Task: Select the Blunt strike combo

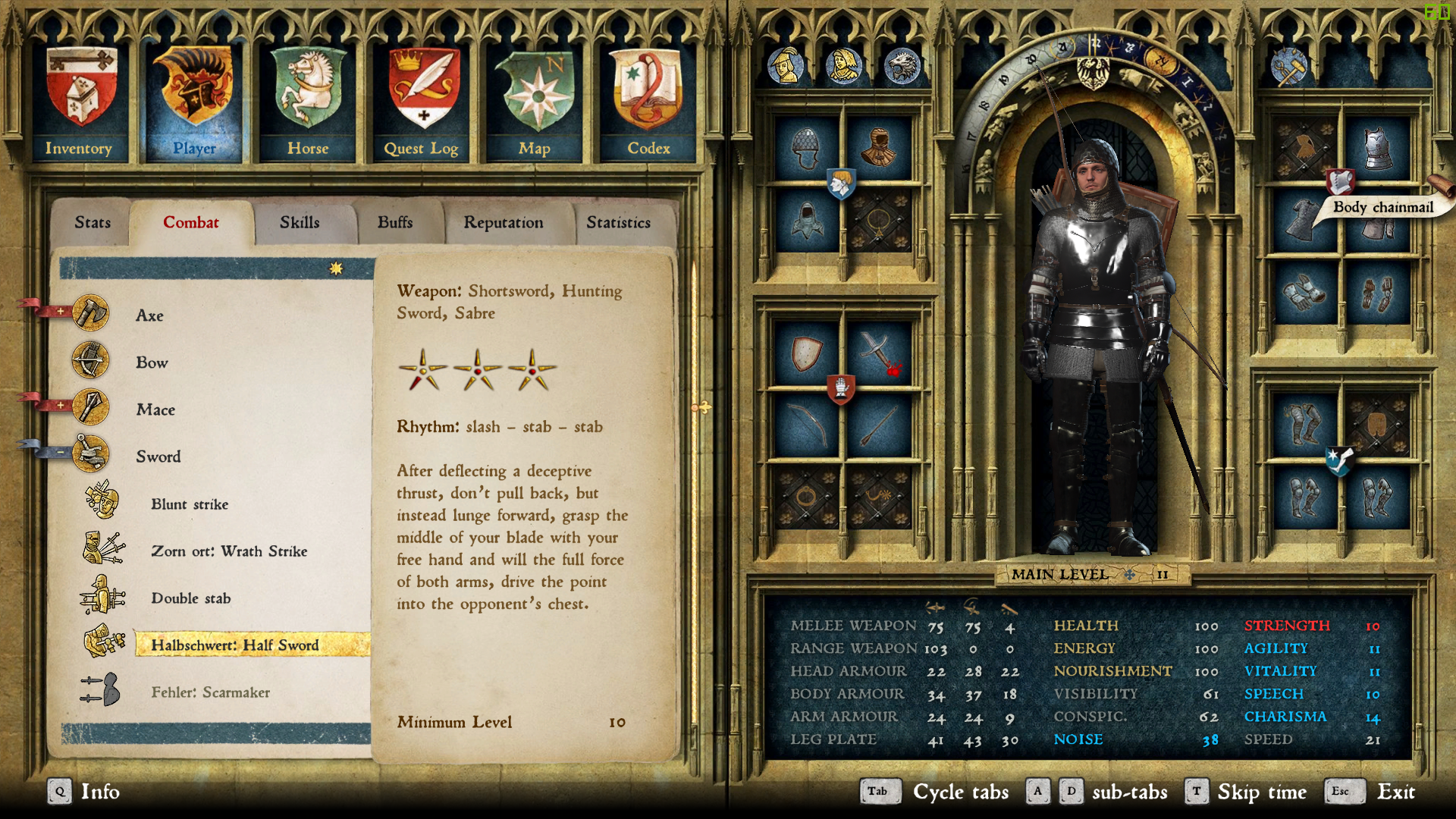Action: (190, 504)
